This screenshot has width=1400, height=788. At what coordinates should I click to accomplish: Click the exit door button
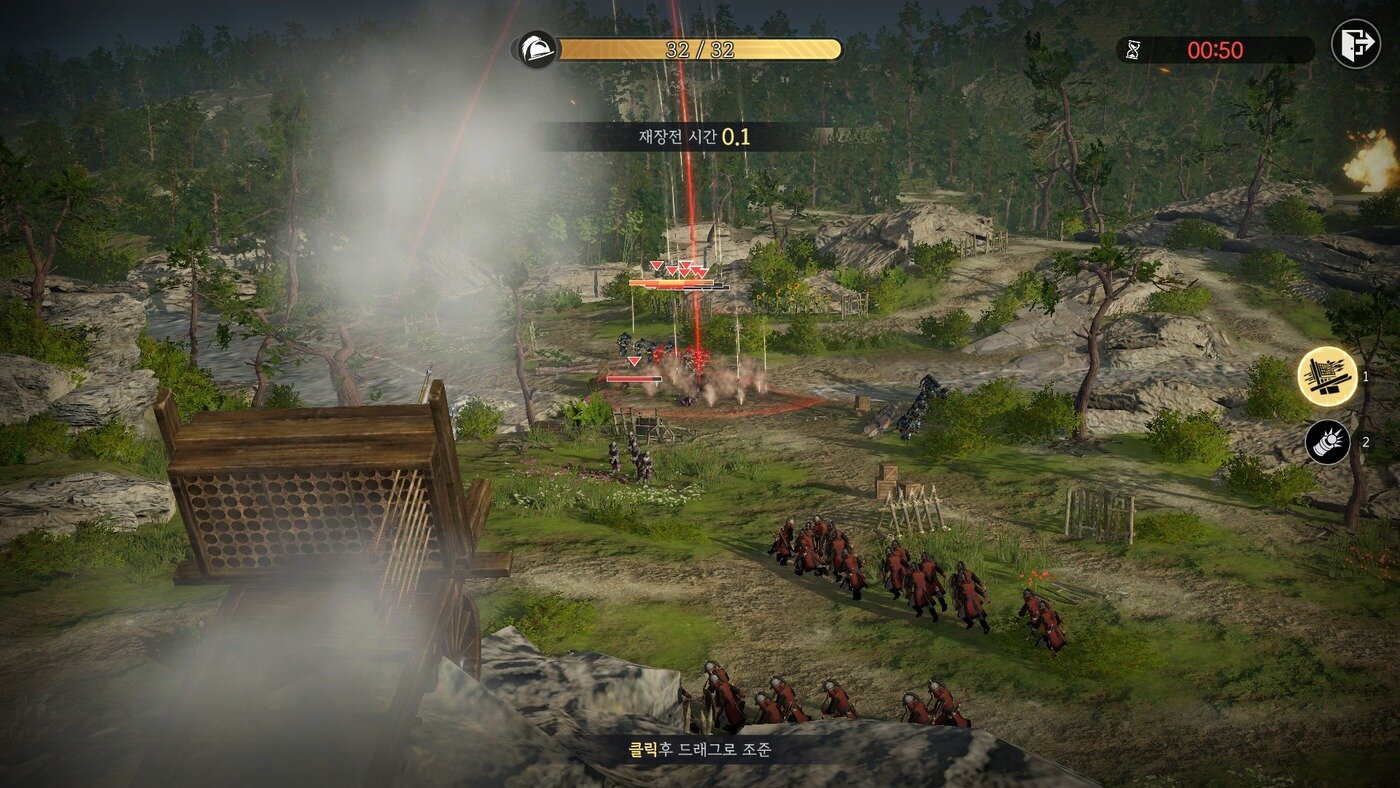[x=1355, y=45]
